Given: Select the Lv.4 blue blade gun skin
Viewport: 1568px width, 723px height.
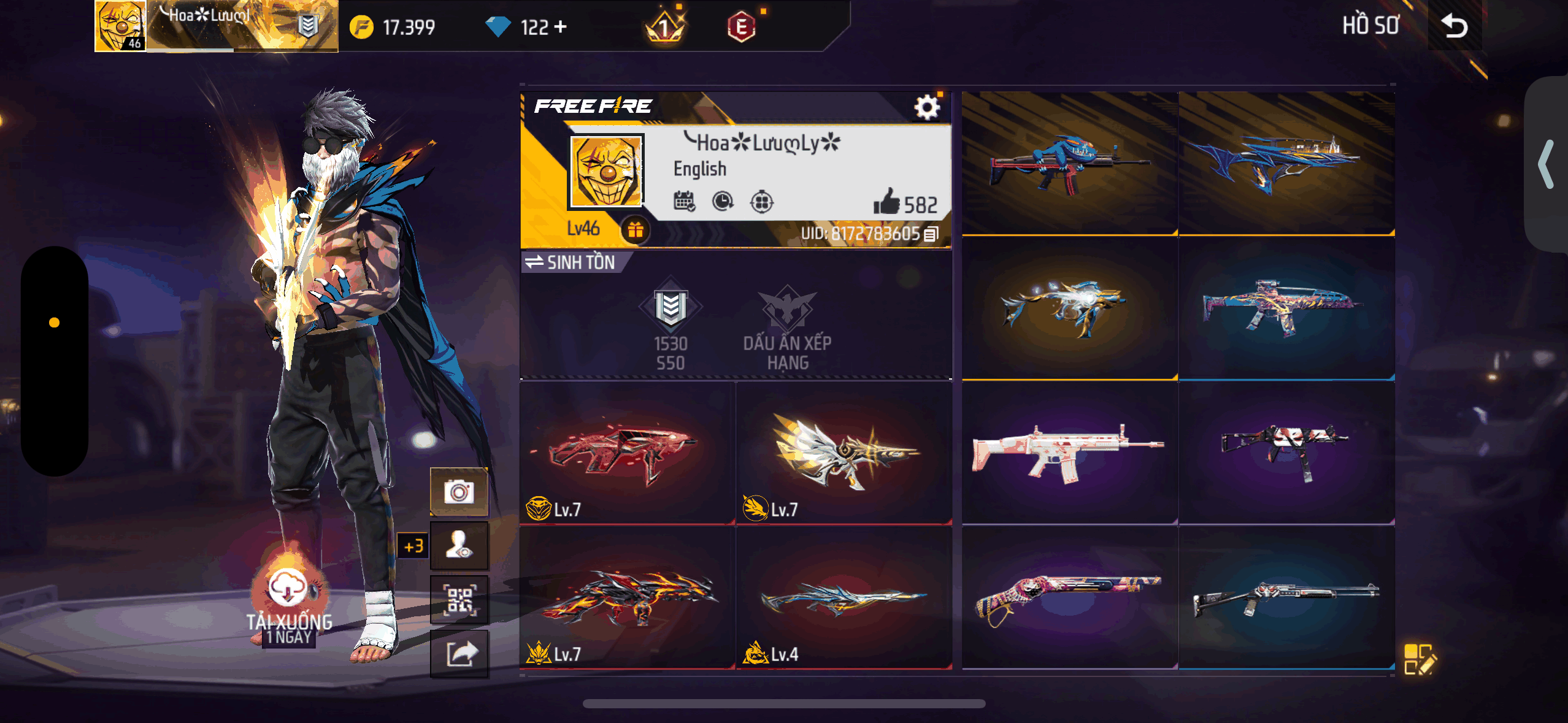Looking at the screenshot, I should pyautogui.click(x=844, y=598).
